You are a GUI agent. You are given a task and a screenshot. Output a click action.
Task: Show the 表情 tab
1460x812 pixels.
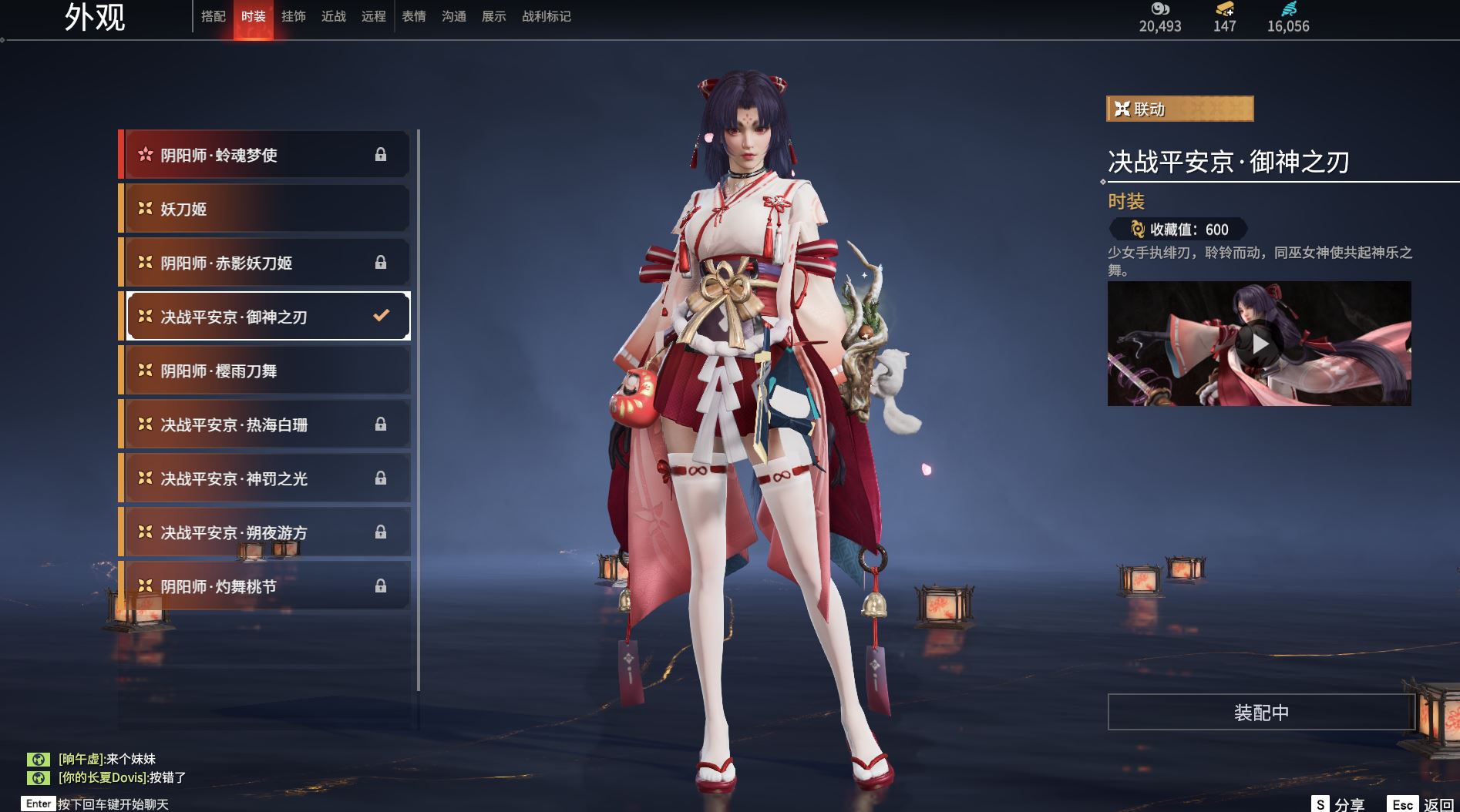(414, 16)
